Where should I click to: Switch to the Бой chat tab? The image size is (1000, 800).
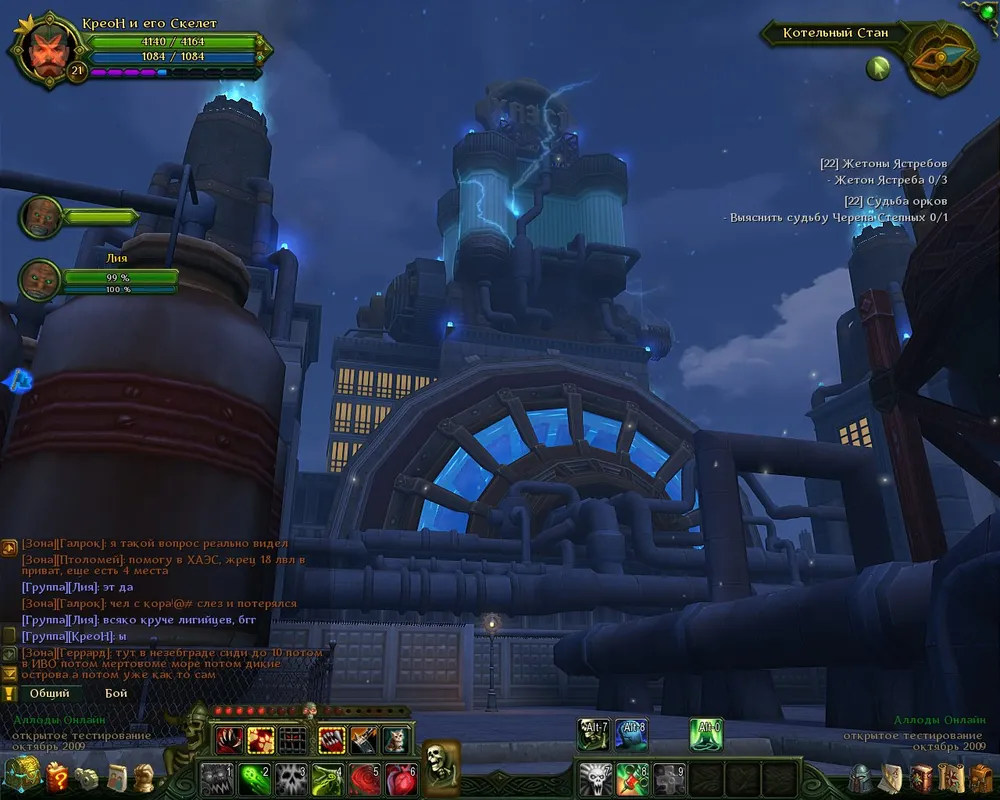point(116,692)
